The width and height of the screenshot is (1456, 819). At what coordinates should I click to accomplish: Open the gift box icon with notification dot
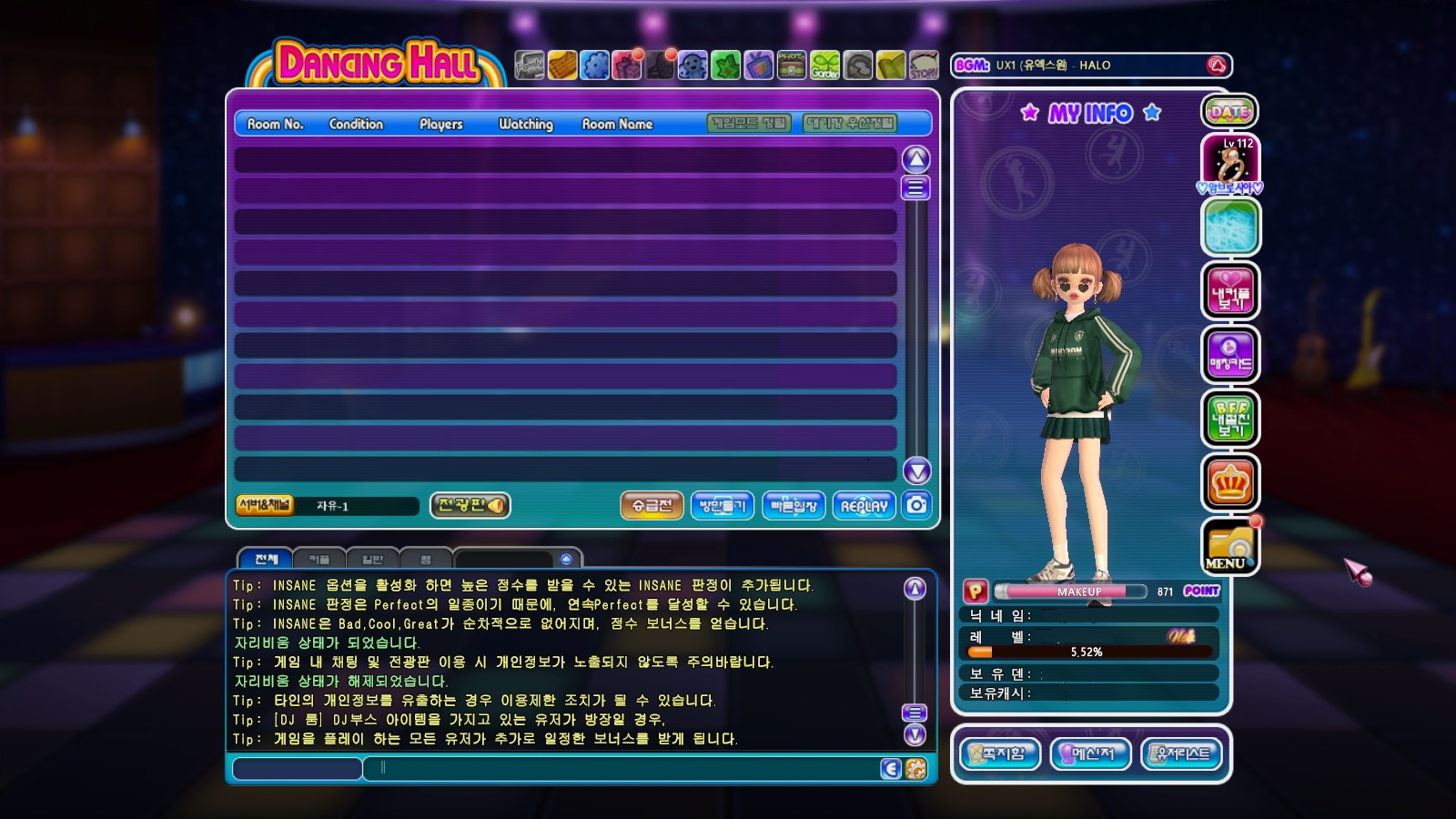tap(624, 65)
